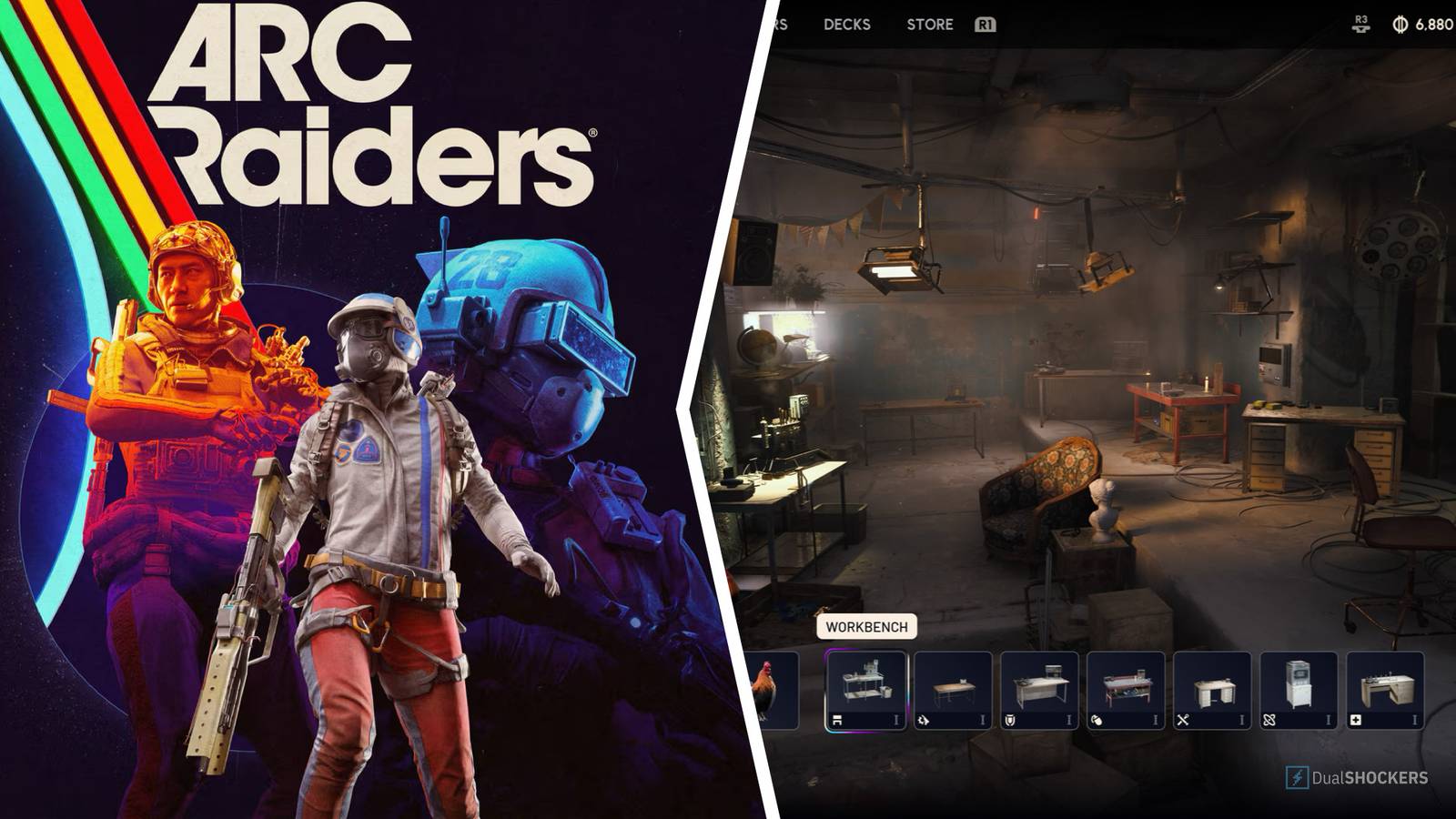Image resolution: width=1456 pixels, height=819 pixels.
Task: Select the medical plus icon on the last station card
Action: 1356,719
